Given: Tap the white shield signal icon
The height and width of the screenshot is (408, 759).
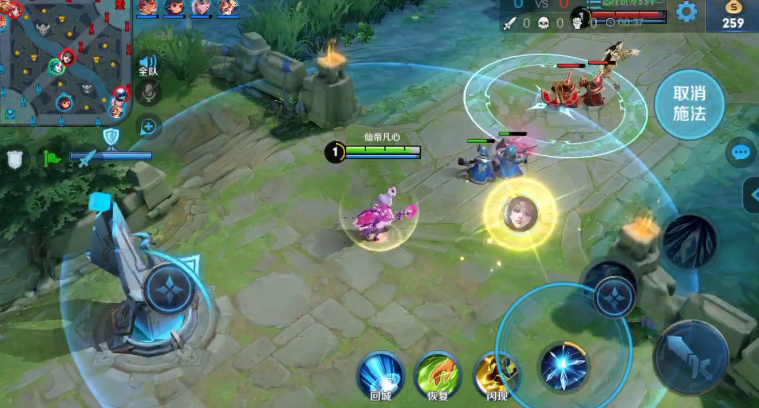Looking at the screenshot, I should [15, 158].
